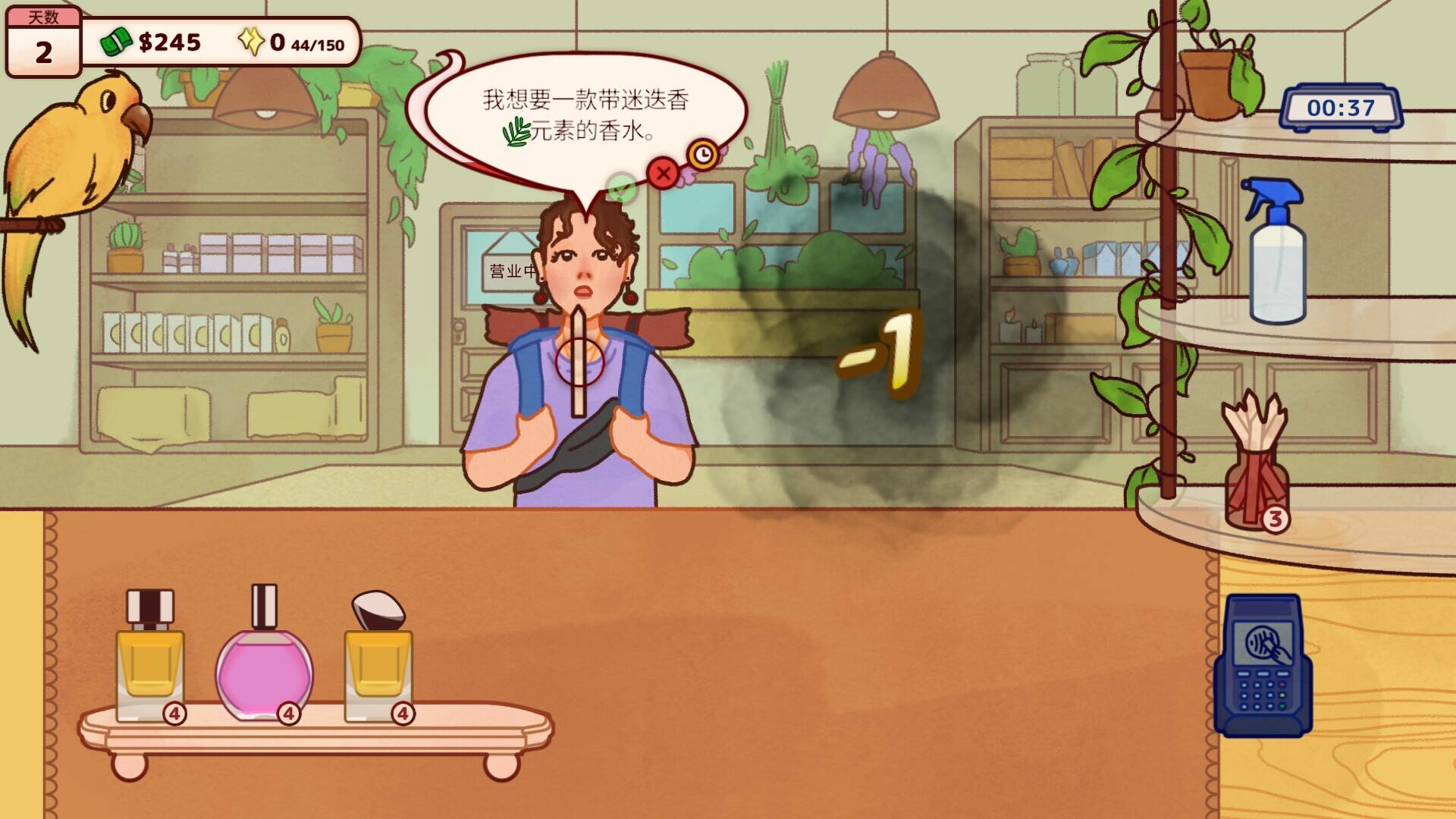The image size is (1456, 819).
Task: Click the (3) badge on the incense jar
Action: click(1276, 518)
